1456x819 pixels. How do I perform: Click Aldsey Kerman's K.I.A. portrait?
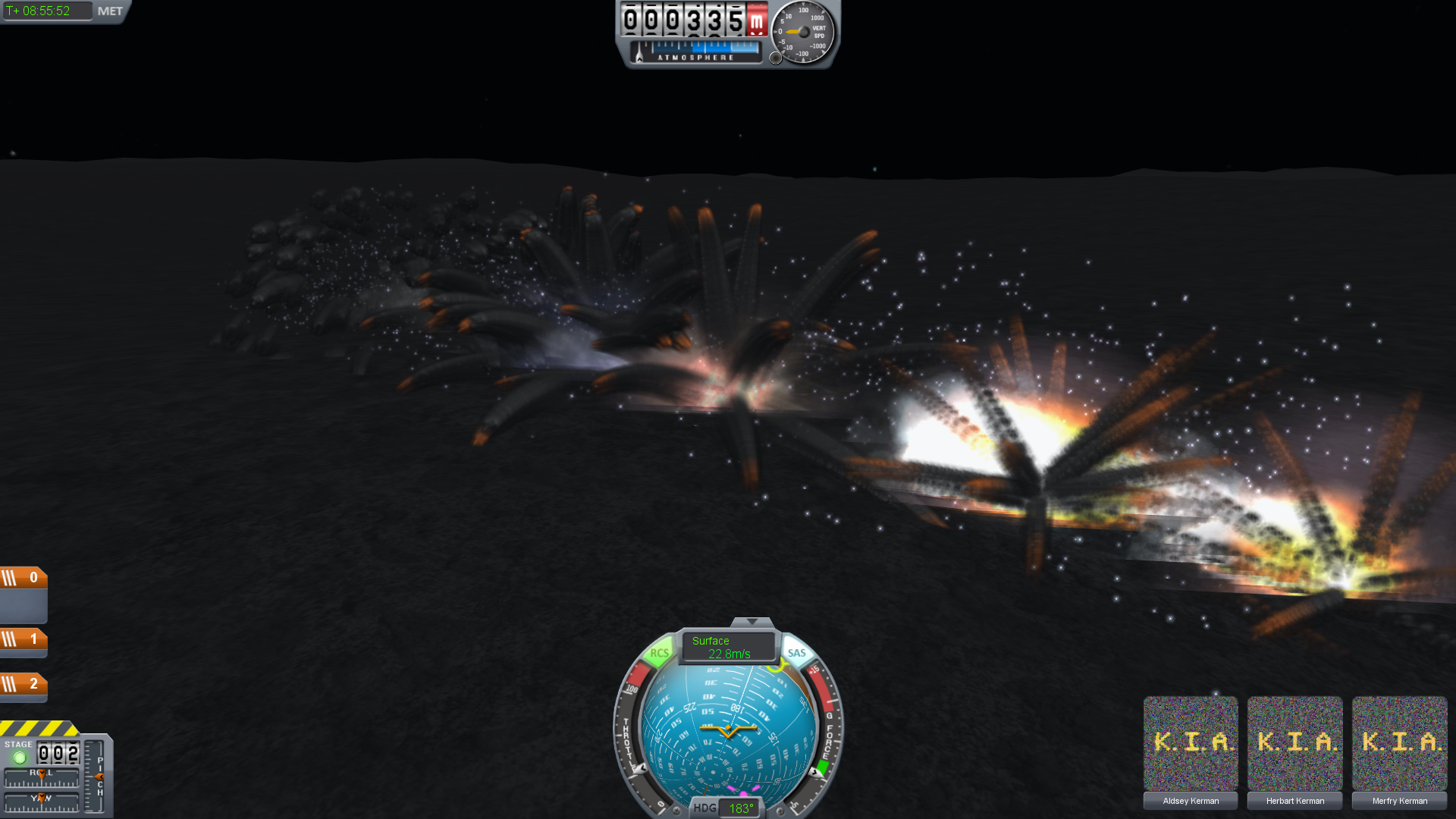(1191, 743)
